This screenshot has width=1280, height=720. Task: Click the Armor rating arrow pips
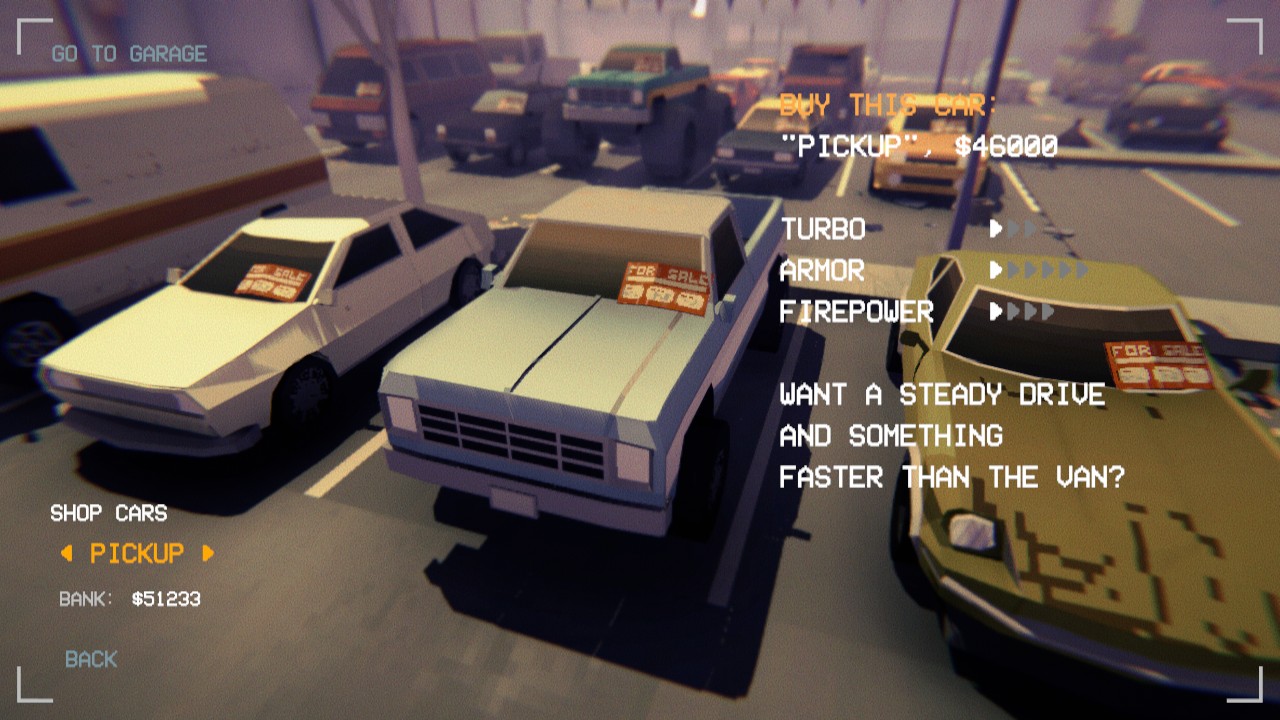pos(1037,271)
